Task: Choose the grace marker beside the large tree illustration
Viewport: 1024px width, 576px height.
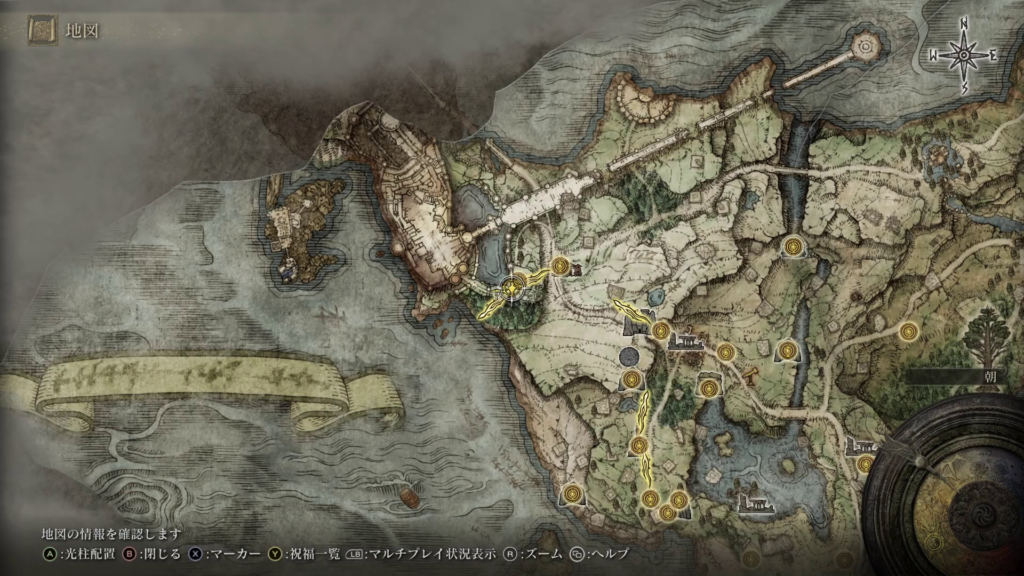Action: [908, 331]
